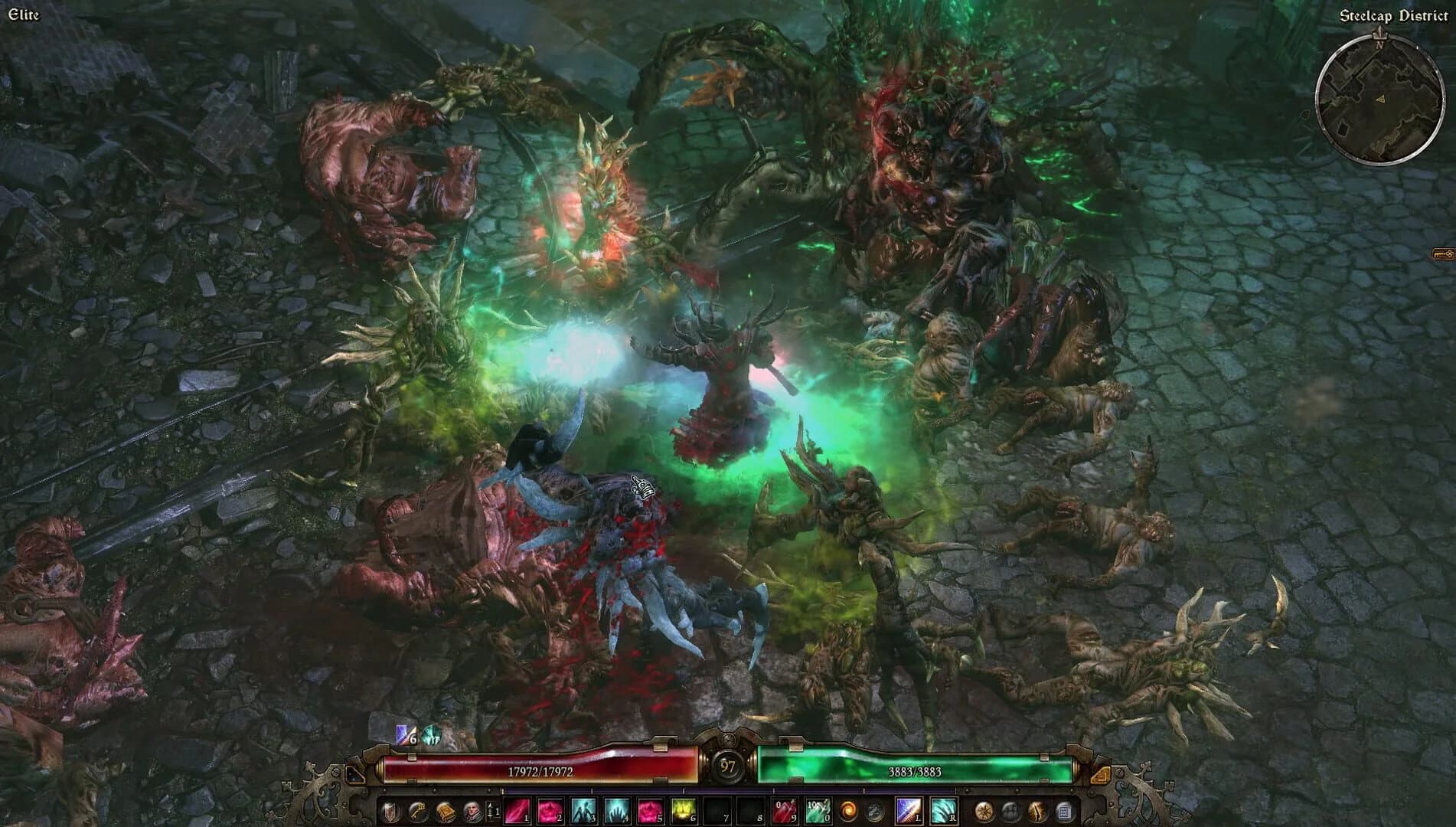Image resolution: width=1456 pixels, height=827 pixels.
Task: Click the party/group icon near the quest log
Action: coord(1011,811)
